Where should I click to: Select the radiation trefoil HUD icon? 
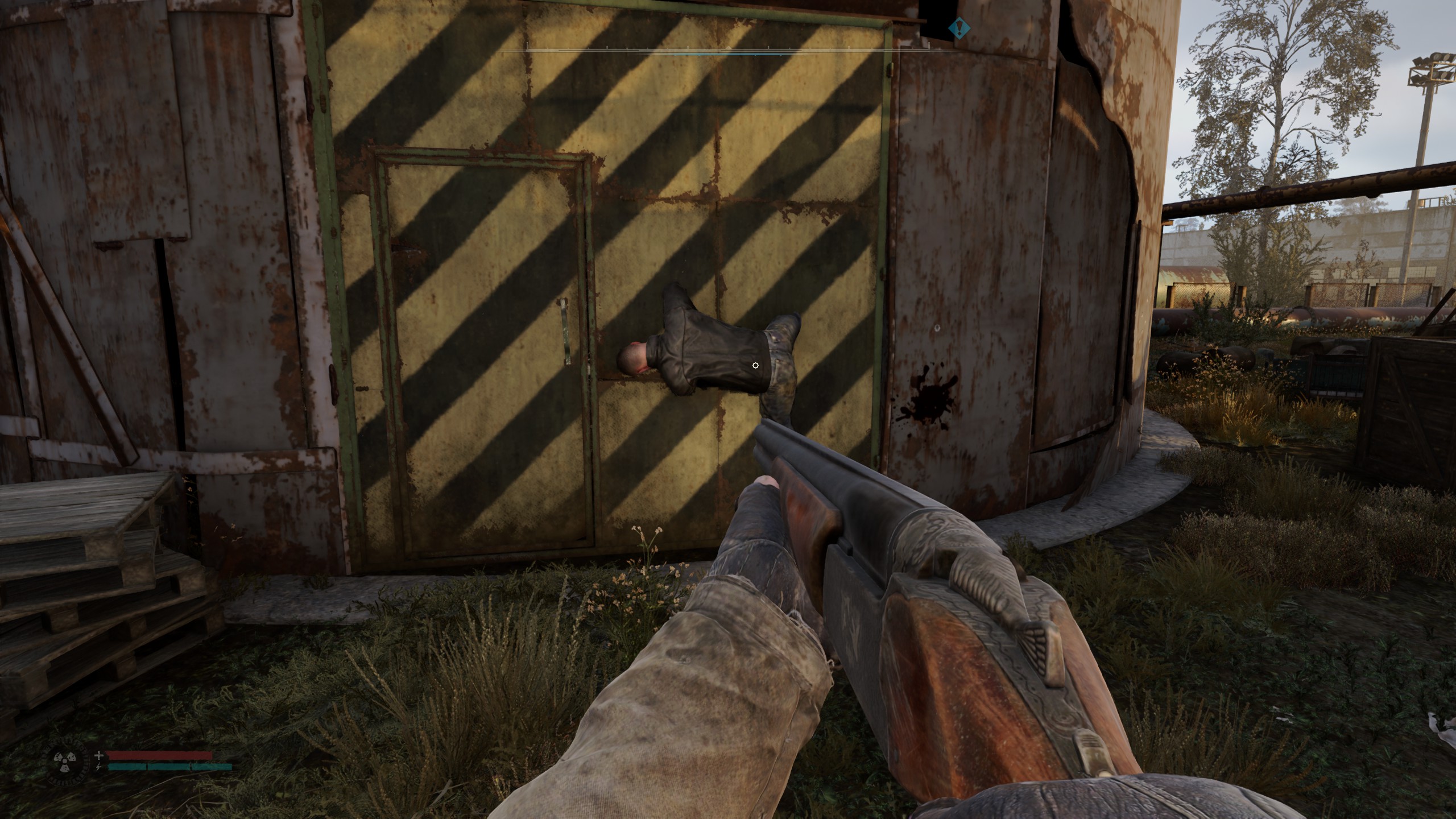[x=63, y=761]
